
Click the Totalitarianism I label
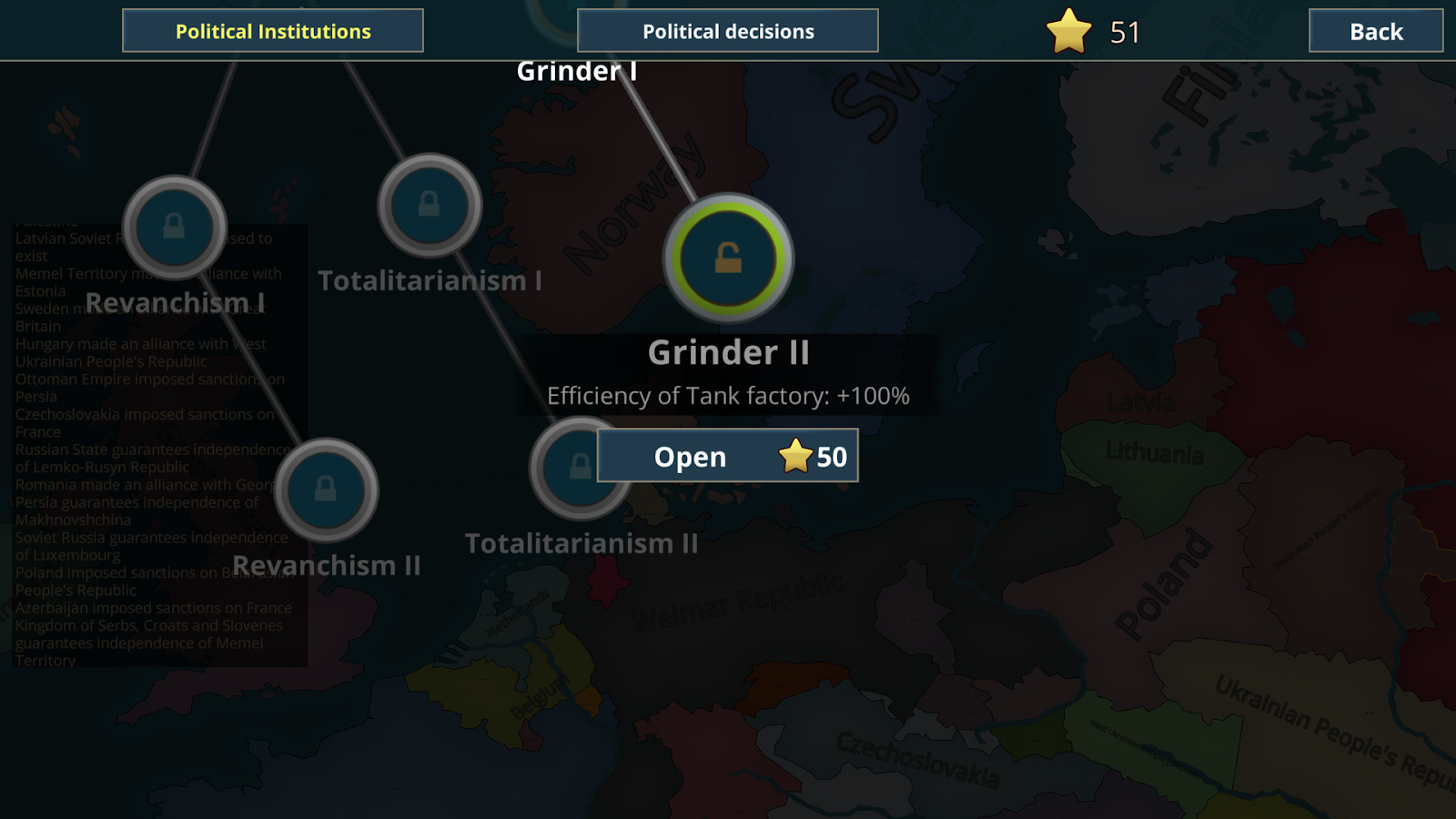(x=430, y=280)
